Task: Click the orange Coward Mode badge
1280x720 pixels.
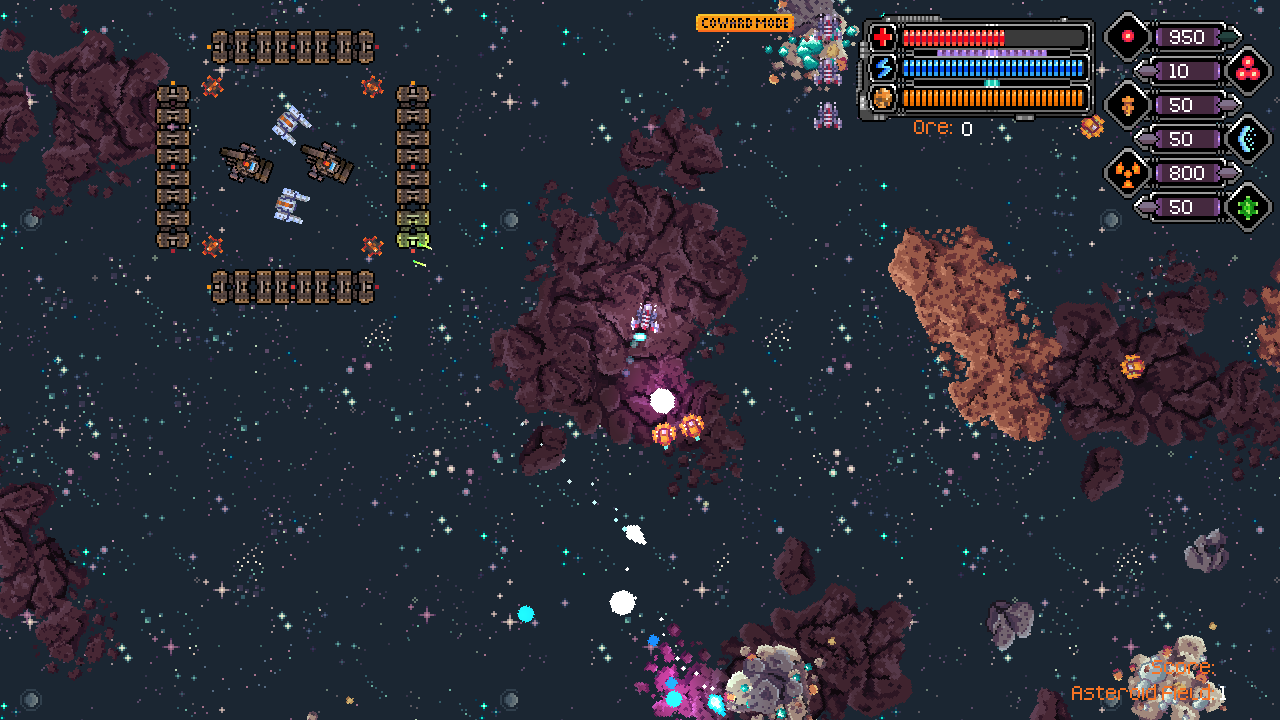Action: pyautogui.click(x=744, y=23)
